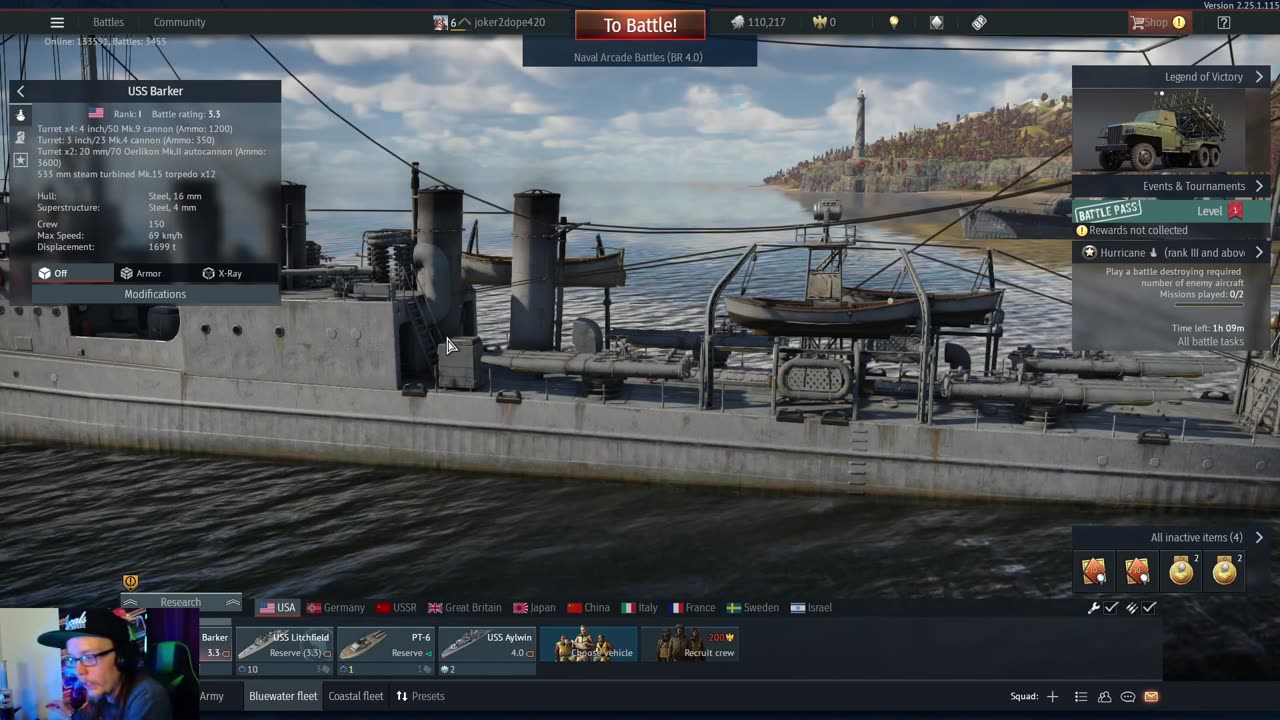Open the Modifications window

pos(155,294)
